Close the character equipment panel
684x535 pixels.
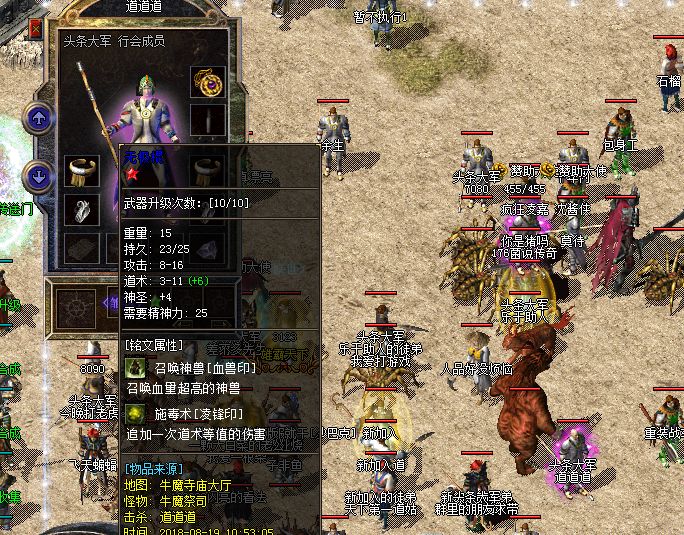click(36, 30)
